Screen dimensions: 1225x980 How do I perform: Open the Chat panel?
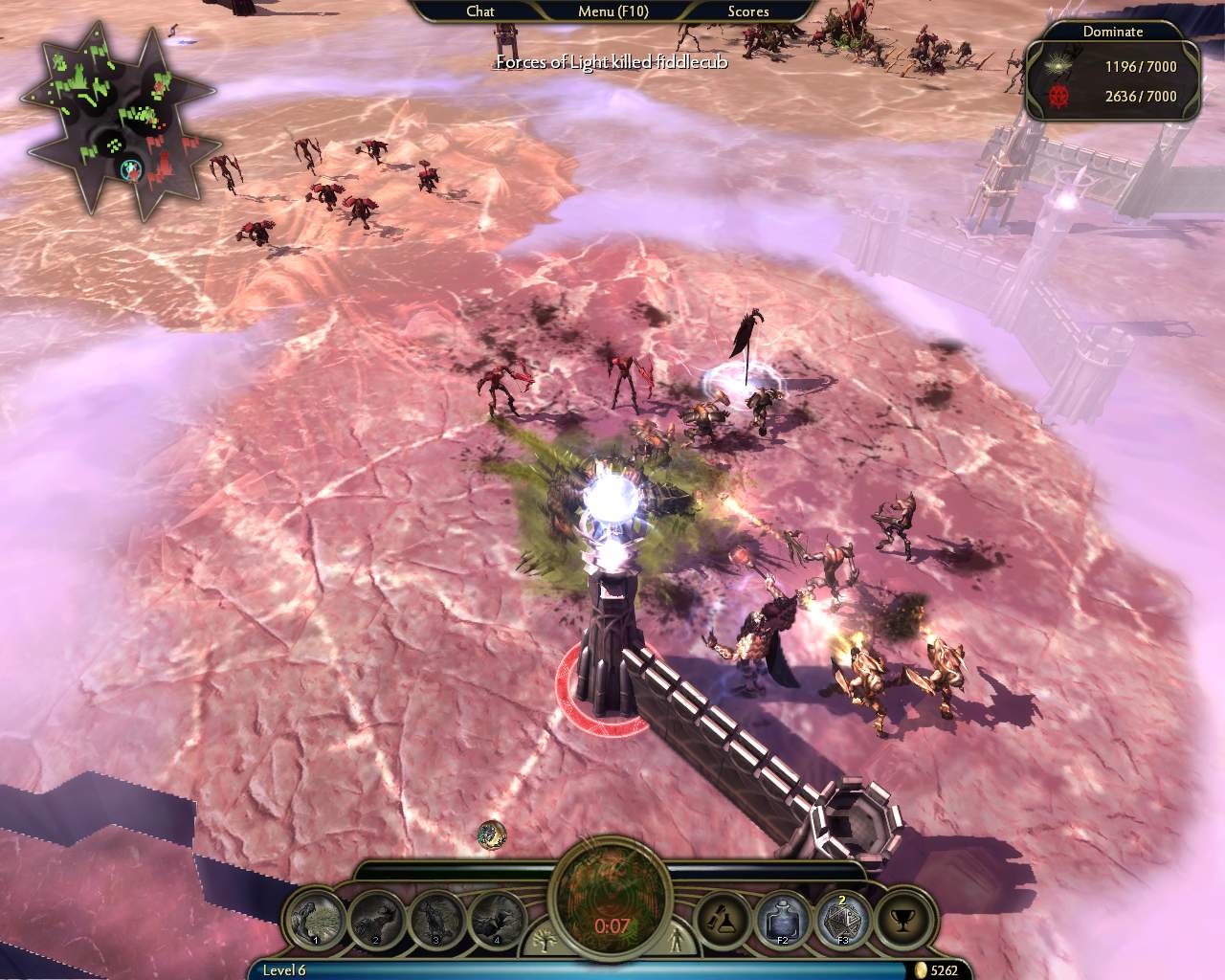[480, 11]
